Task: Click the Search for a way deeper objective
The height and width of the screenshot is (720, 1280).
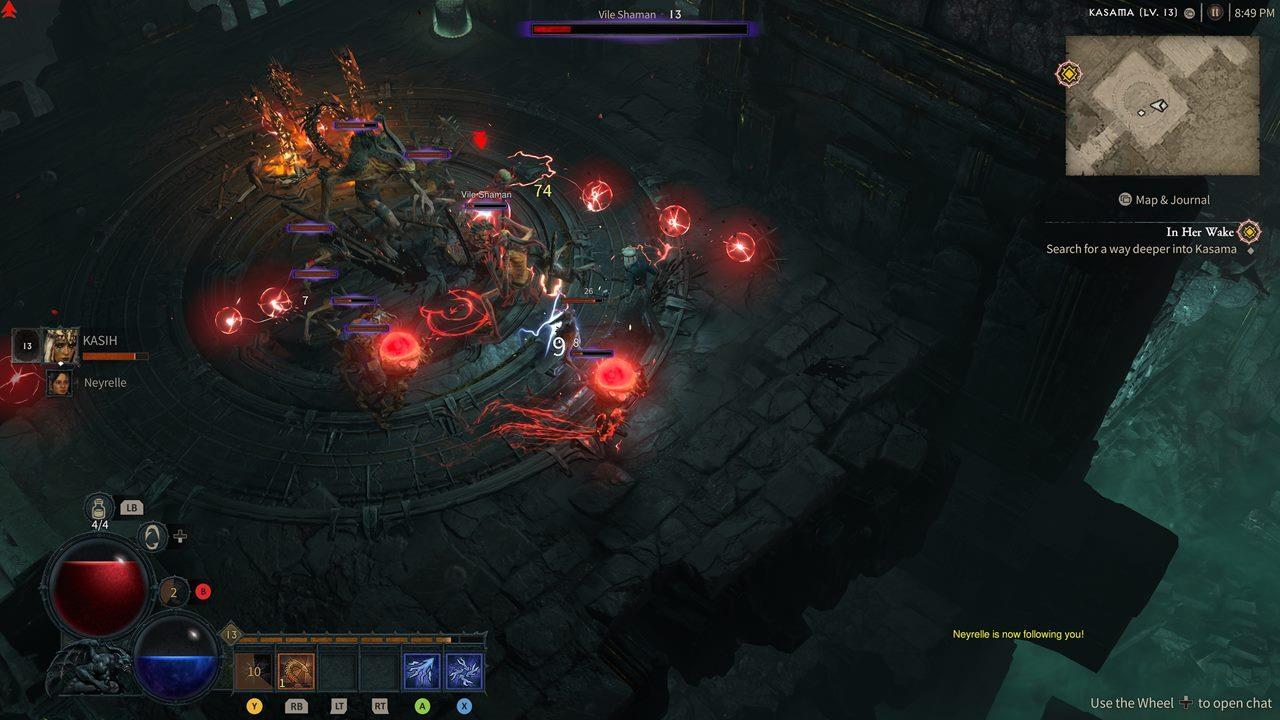Action: pos(1140,248)
